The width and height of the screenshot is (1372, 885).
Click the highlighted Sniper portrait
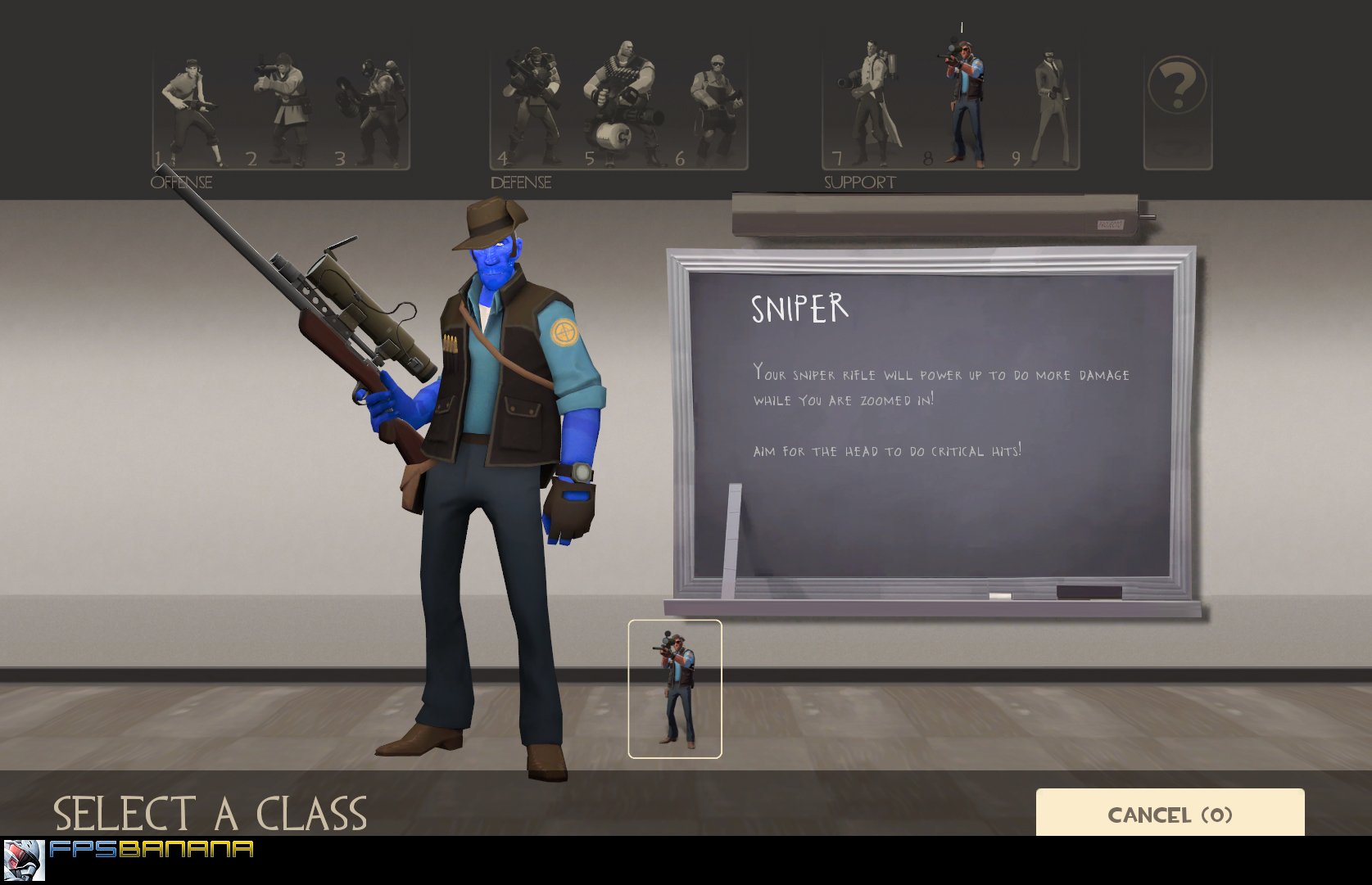[962, 98]
